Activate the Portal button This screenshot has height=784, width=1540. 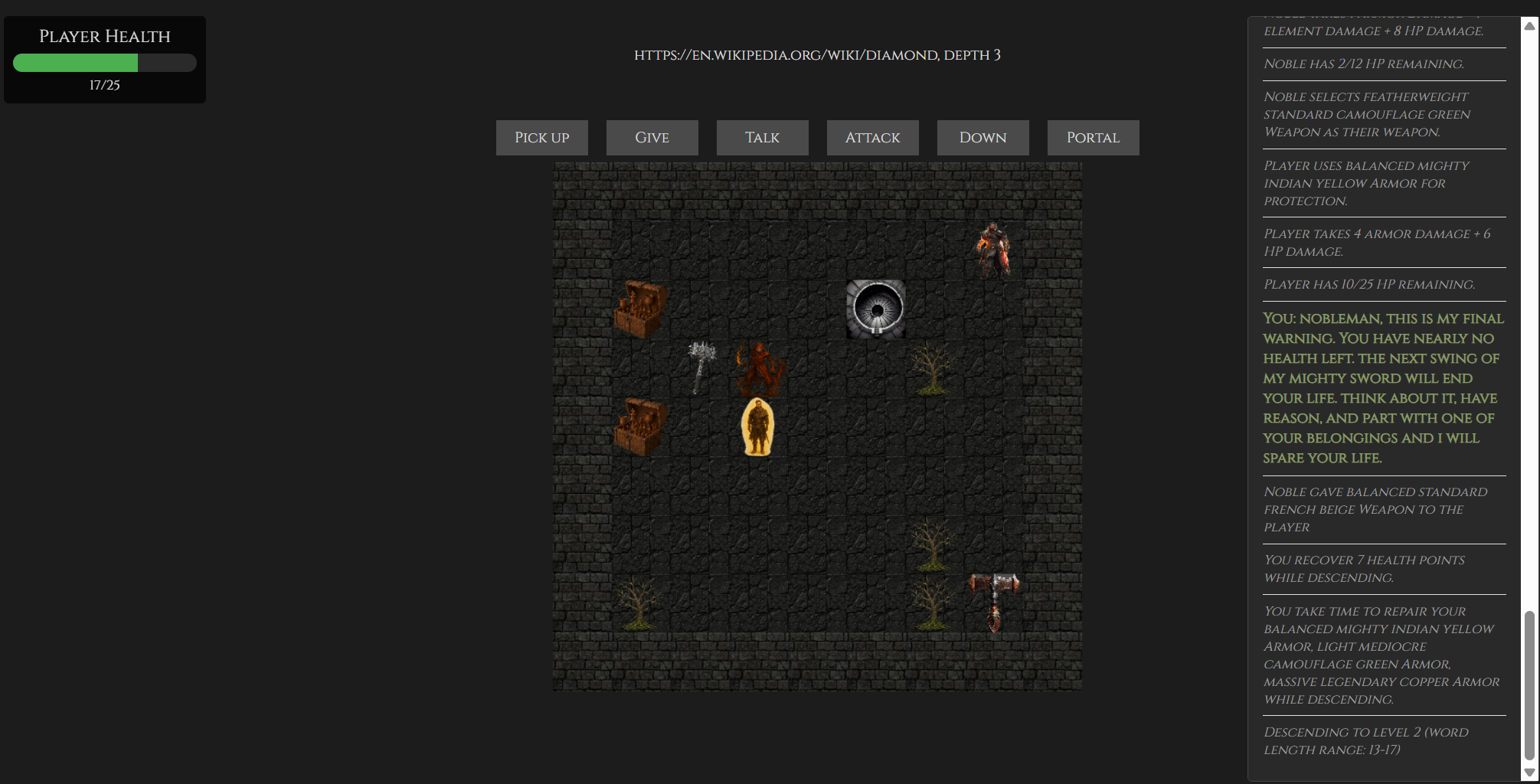1093,138
